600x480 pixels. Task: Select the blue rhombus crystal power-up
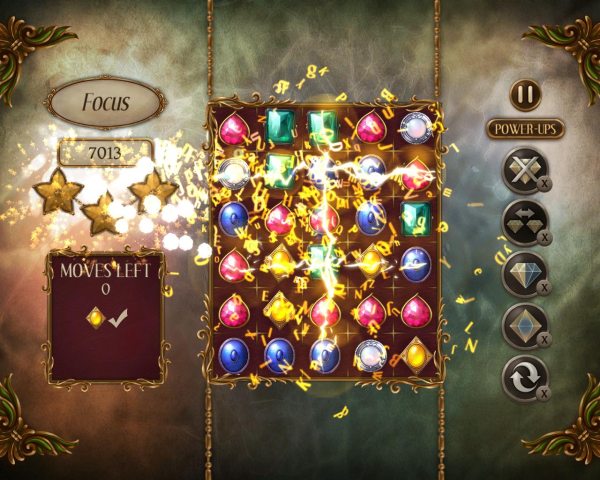point(524,326)
